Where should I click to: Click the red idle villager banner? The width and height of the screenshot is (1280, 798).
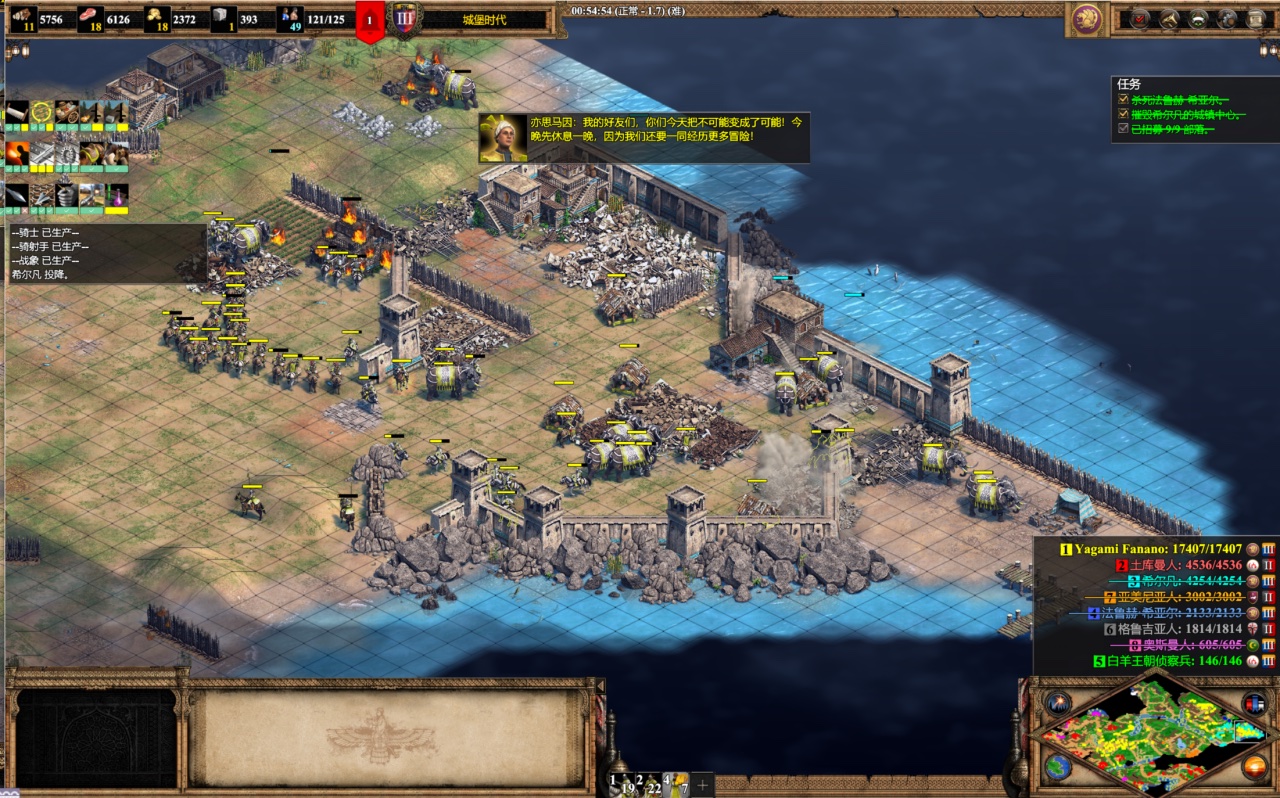(x=370, y=21)
